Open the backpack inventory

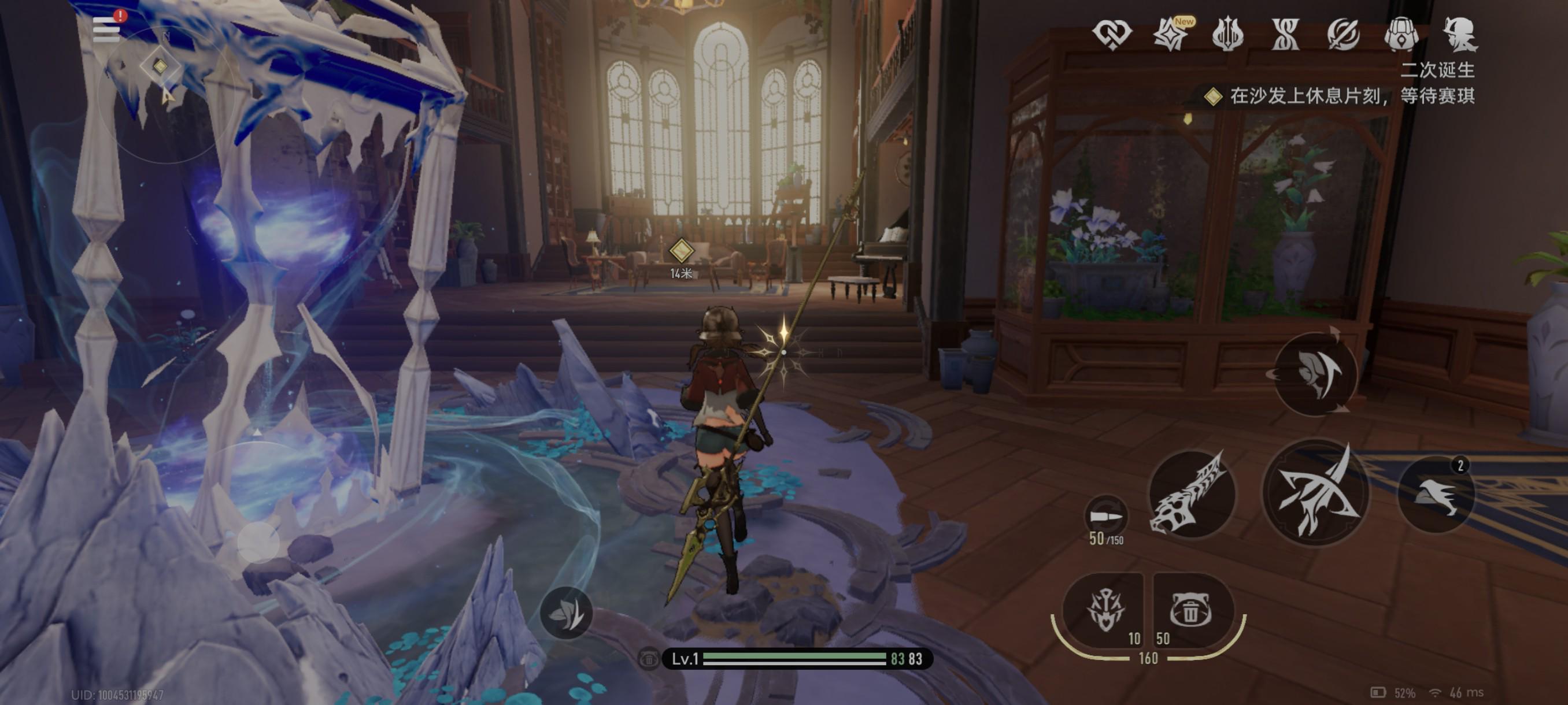click(1401, 34)
